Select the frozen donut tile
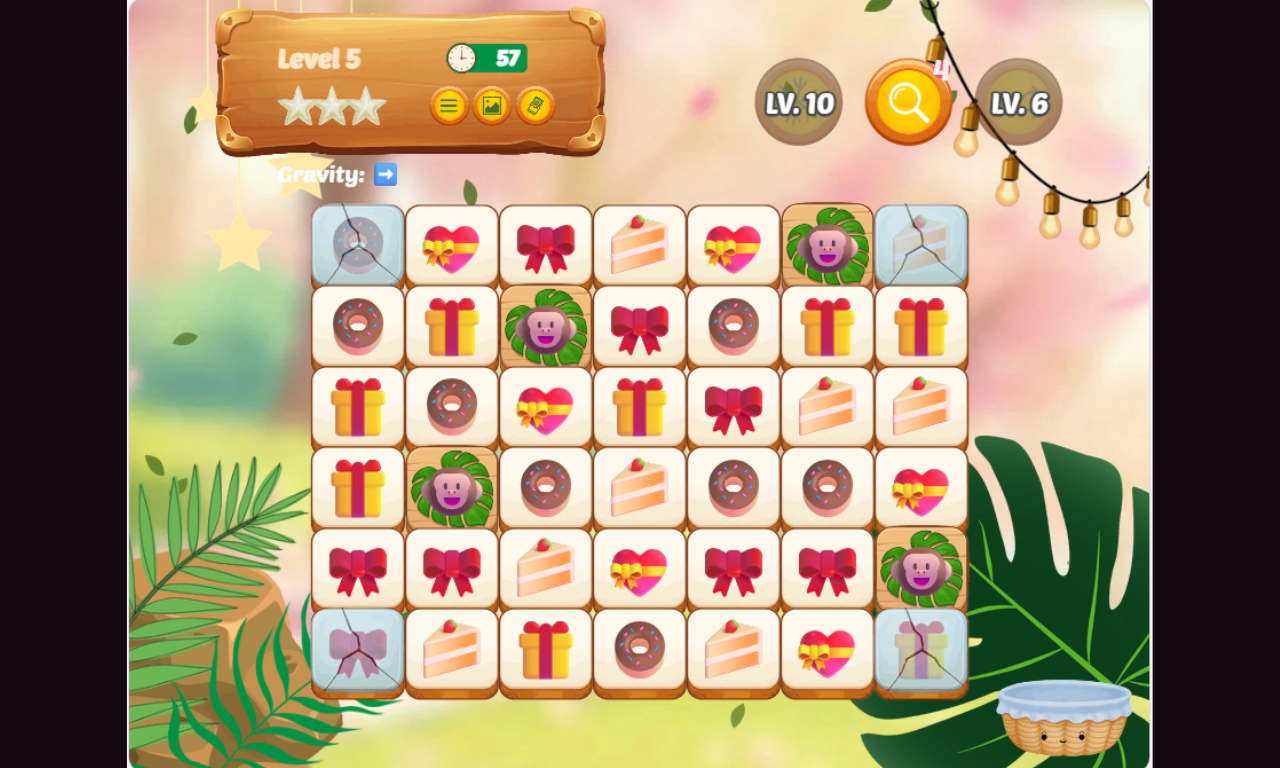The height and width of the screenshot is (768, 1280). (x=358, y=245)
